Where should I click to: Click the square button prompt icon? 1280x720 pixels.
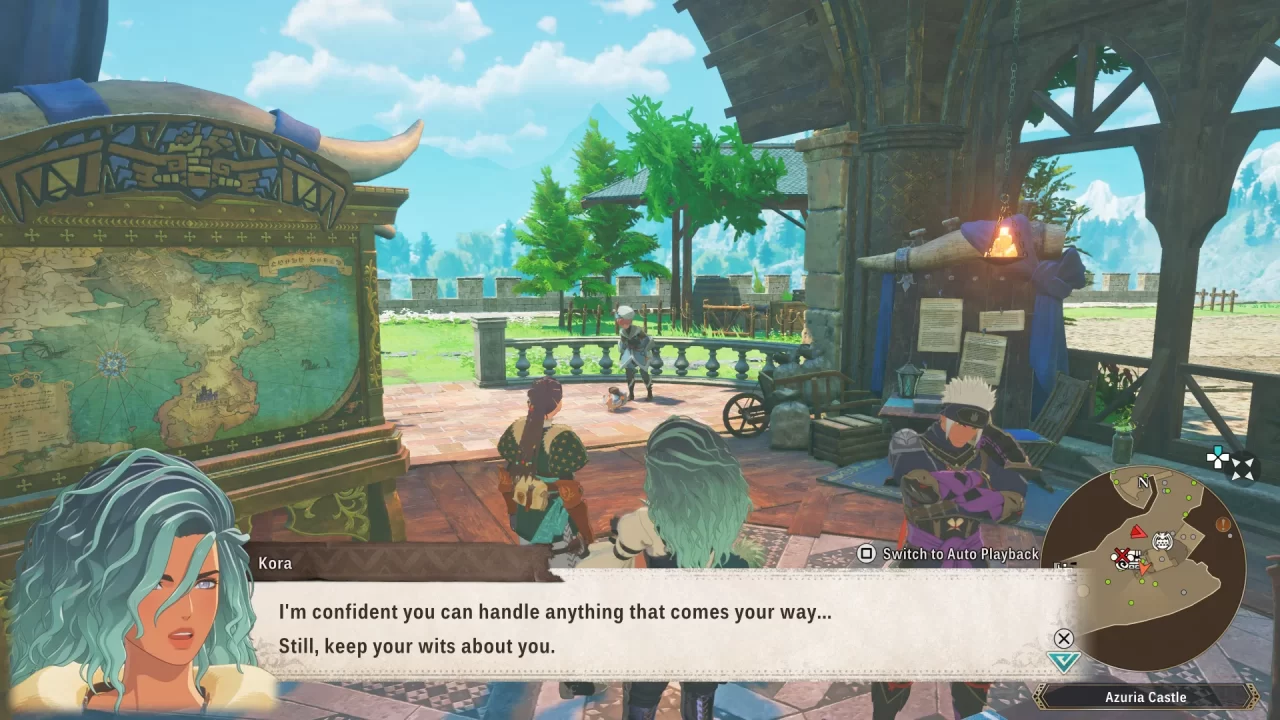[x=866, y=553]
